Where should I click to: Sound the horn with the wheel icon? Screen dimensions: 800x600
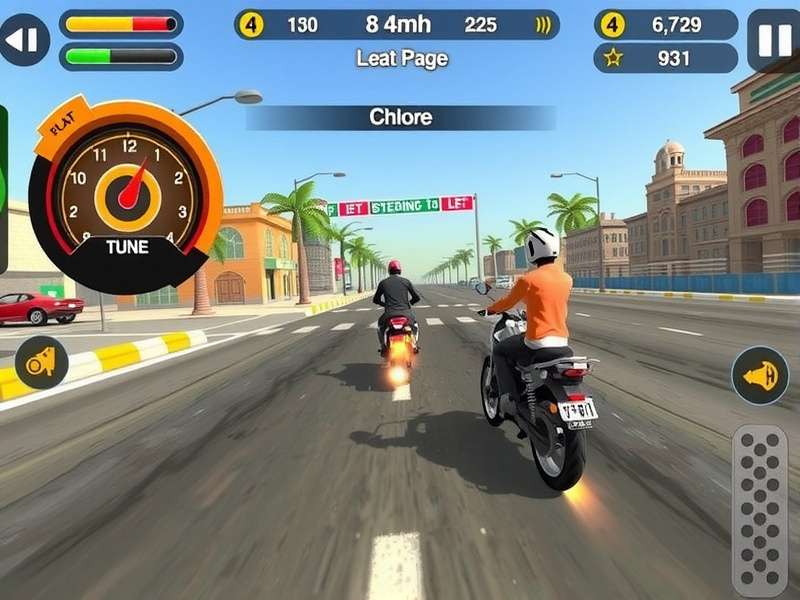coord(41,362)
